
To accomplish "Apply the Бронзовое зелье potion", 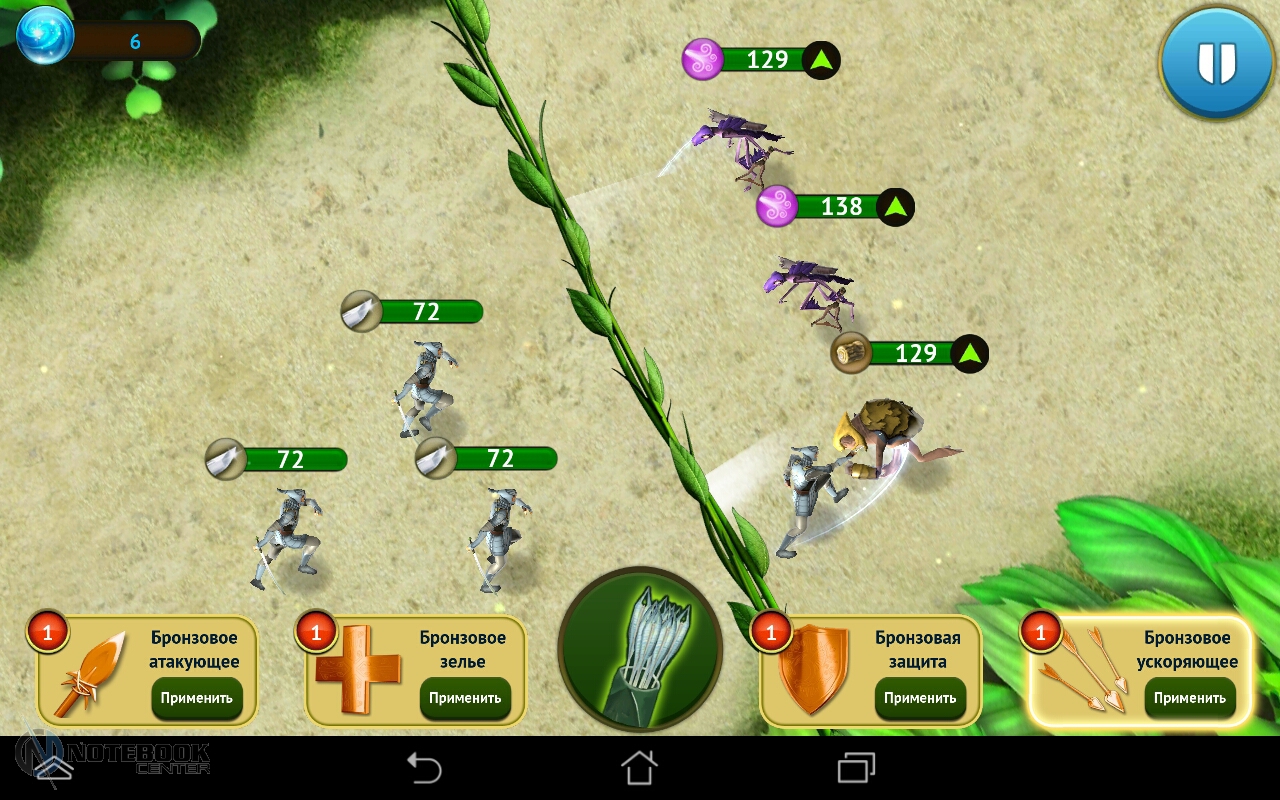I will point(465,698).
